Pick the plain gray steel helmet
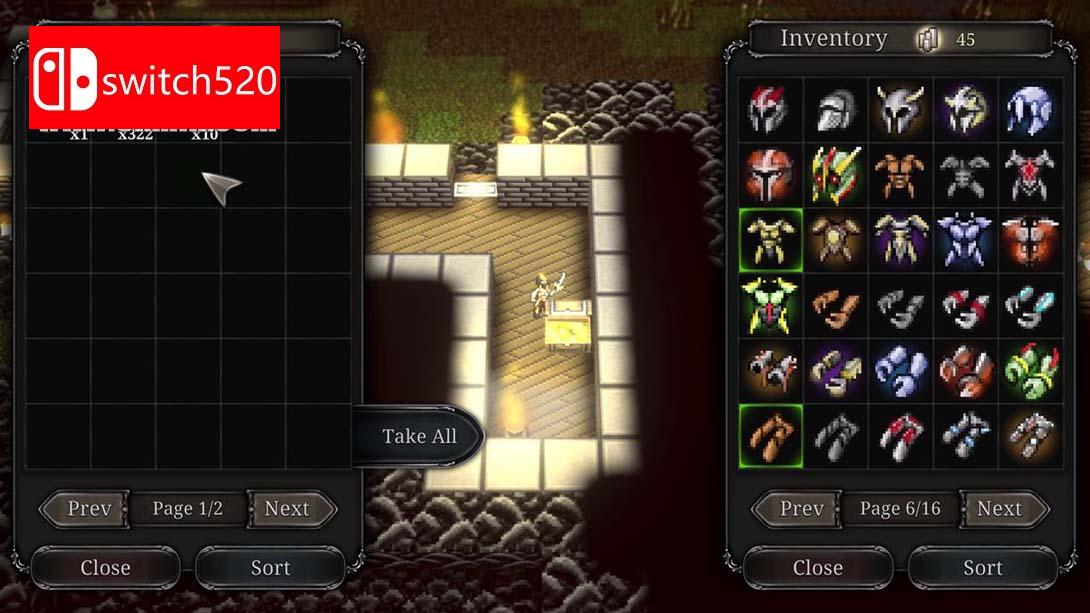Screen dimensions: 1090x613 [835, 110]
